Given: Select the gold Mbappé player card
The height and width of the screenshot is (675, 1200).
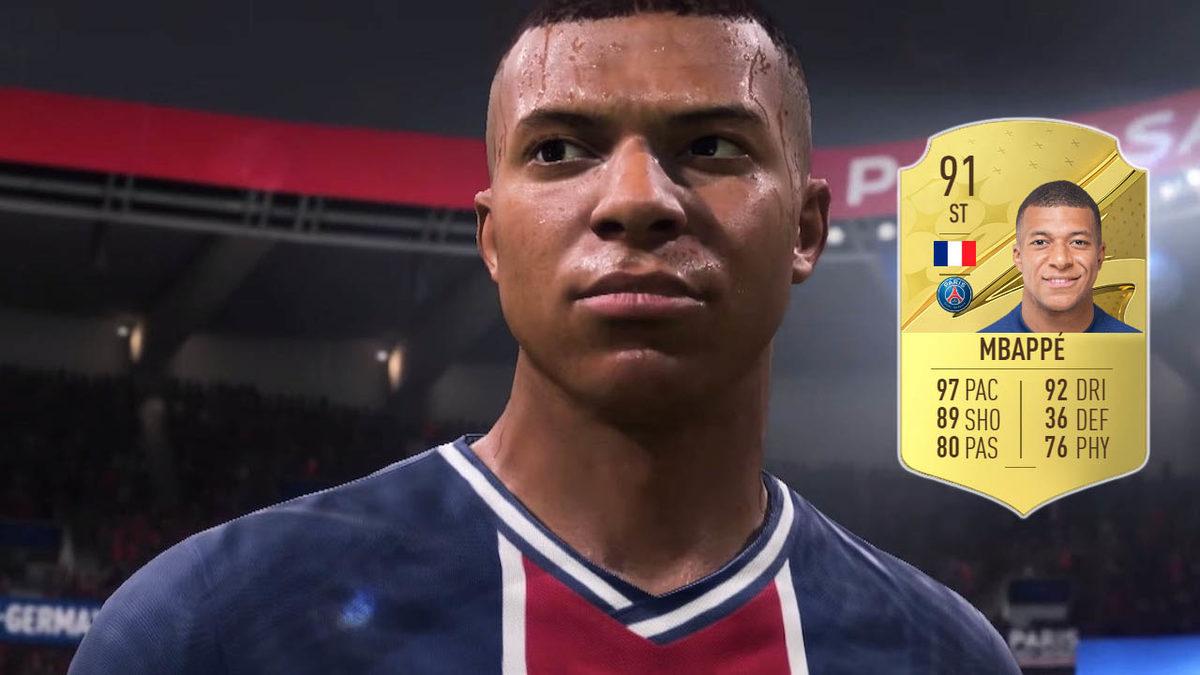Looking at the screenshot, I should point(1022,316).
